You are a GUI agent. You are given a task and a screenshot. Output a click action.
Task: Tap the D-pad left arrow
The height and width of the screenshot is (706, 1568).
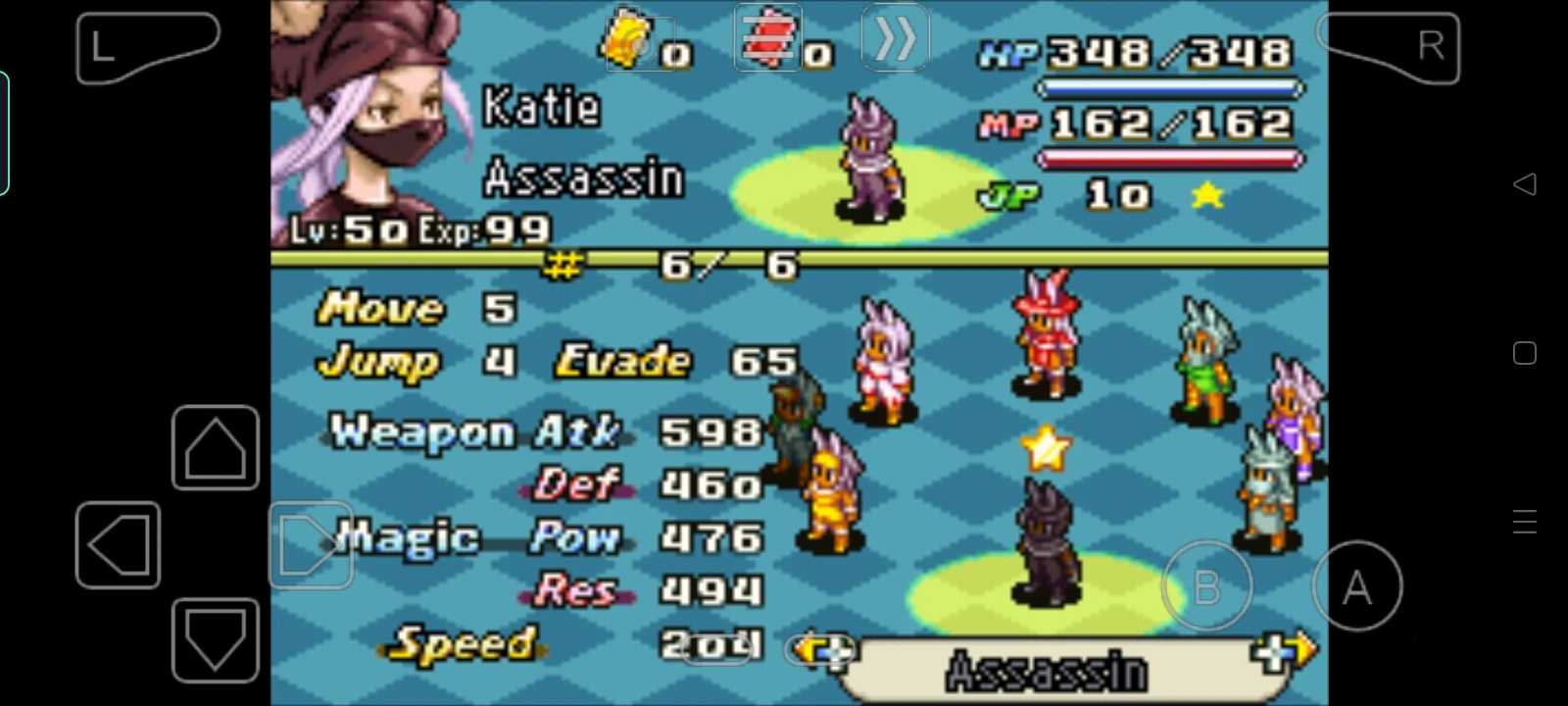[x=118, y=544]
